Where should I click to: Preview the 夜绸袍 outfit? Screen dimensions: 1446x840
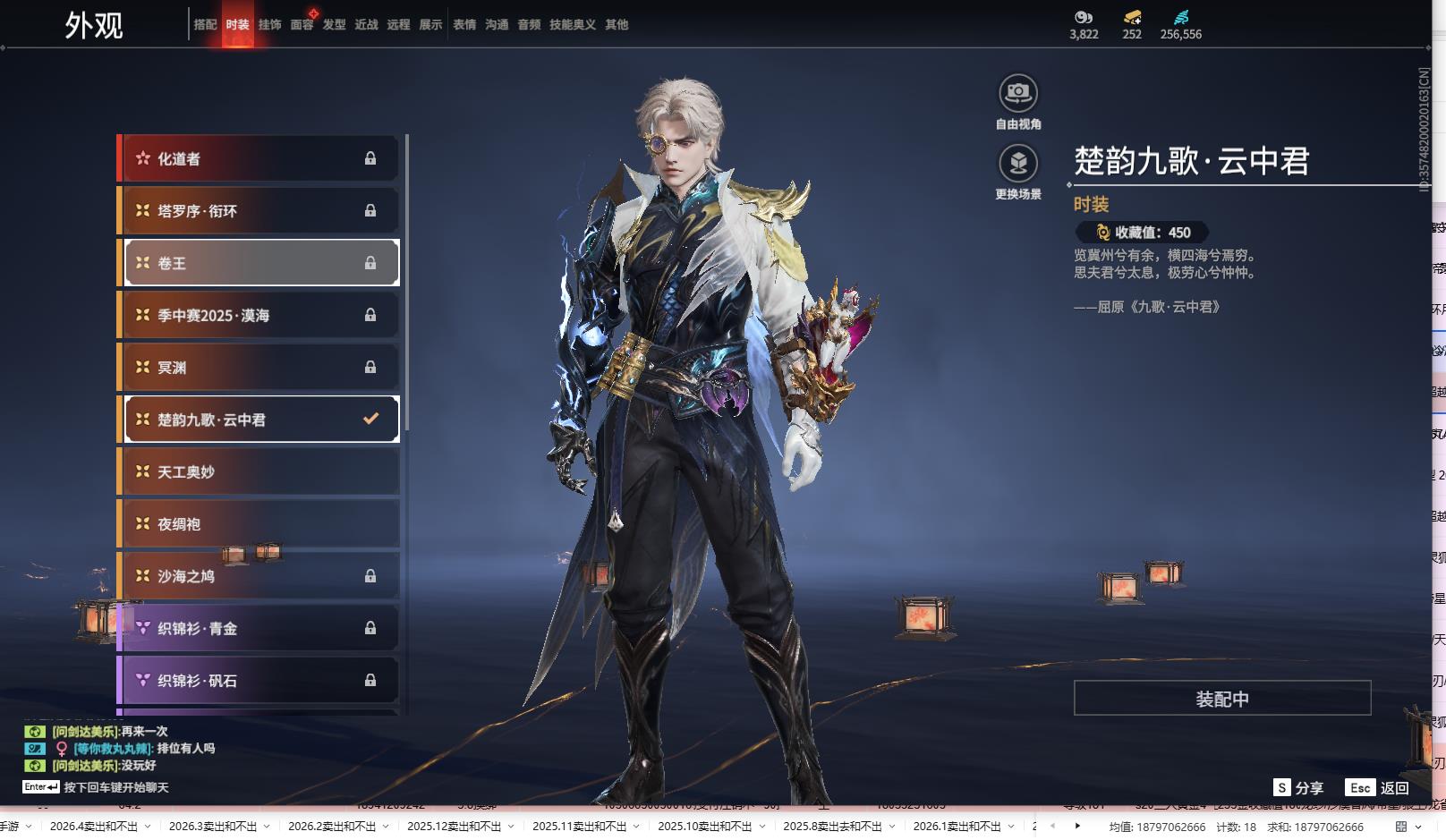259,524
